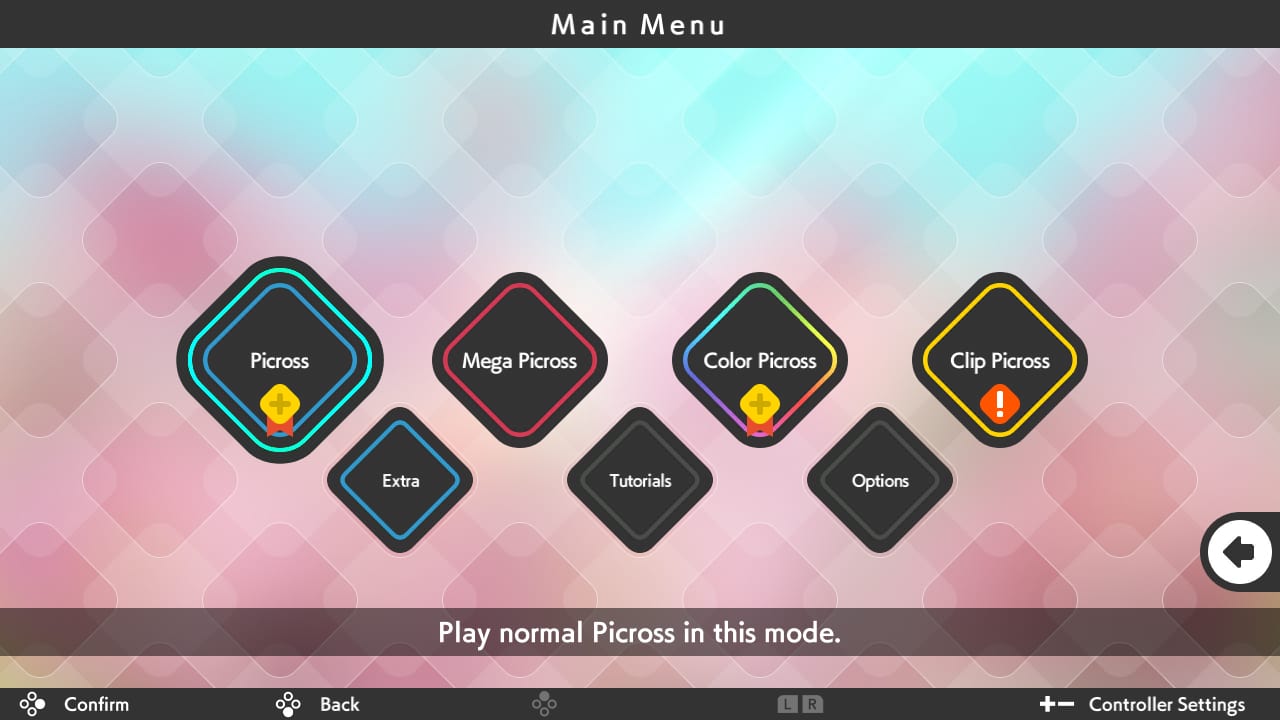Click the plus badge on Color Picross
The image size is (1280, 720).
pyautogui.click(x=760, y=405)
